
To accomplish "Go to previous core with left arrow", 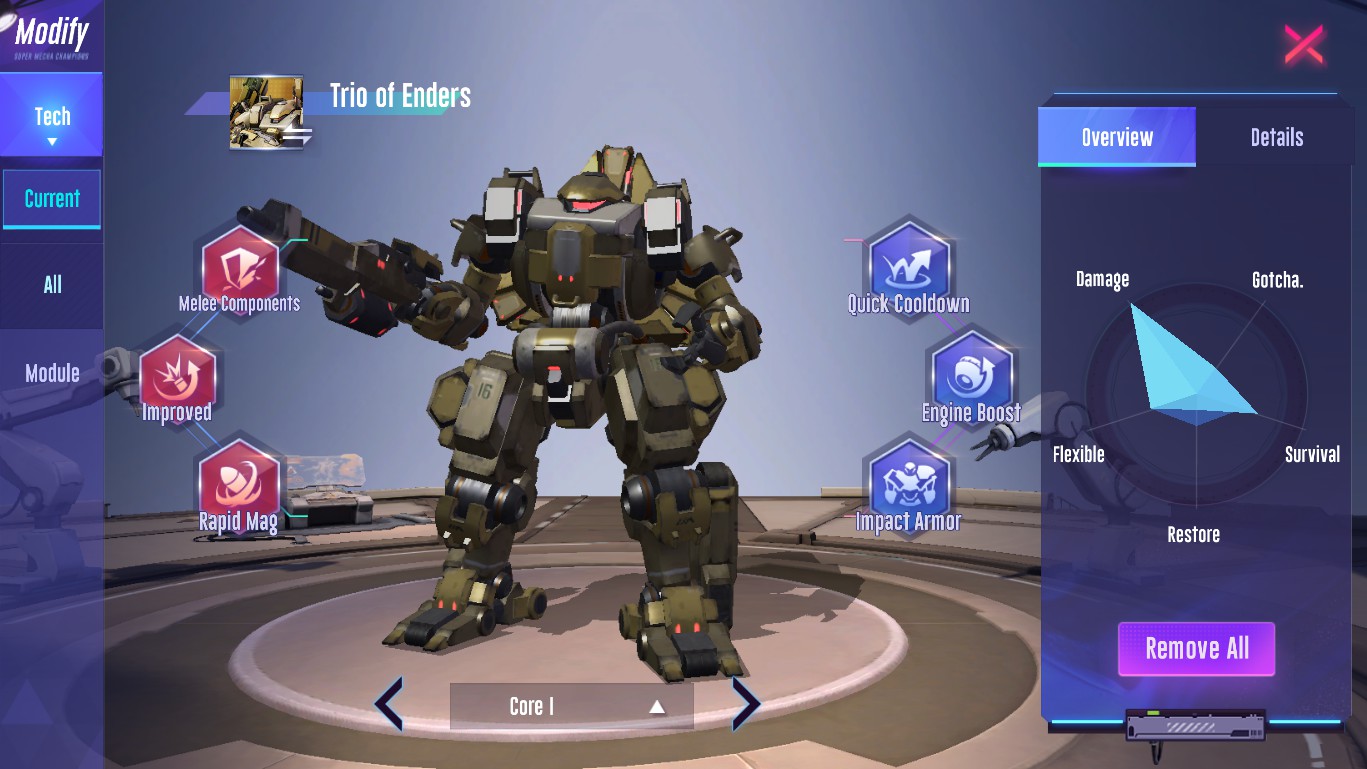I will pyautogui.click(x=389, y=704).
